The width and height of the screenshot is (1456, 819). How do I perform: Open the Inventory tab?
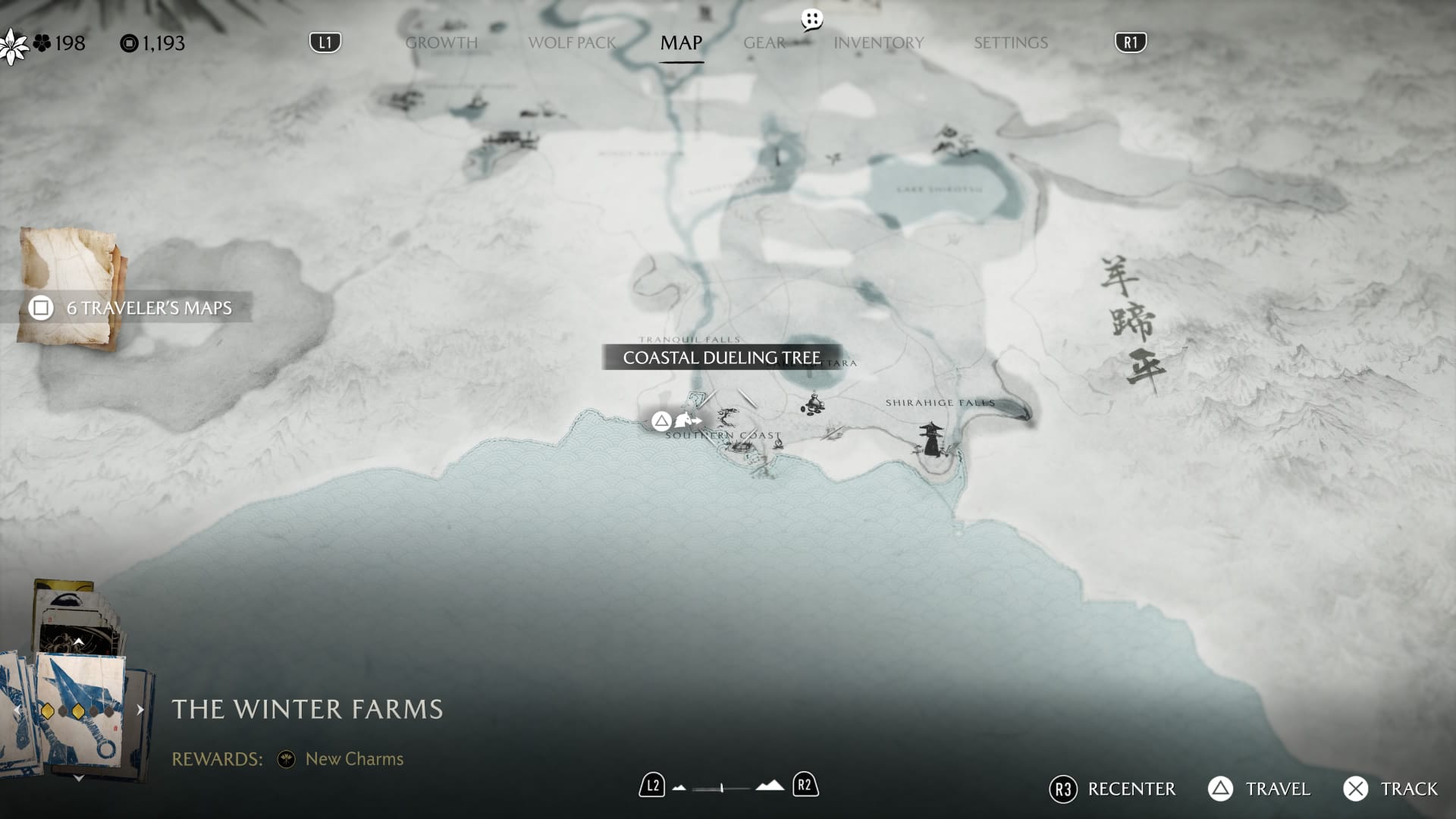point(878,42)
